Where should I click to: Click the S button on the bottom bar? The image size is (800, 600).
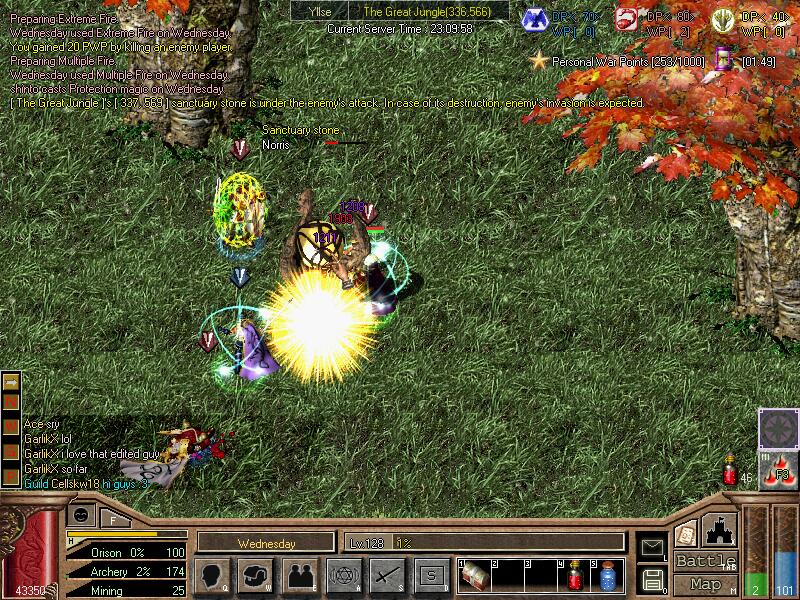tap(431, 575)
